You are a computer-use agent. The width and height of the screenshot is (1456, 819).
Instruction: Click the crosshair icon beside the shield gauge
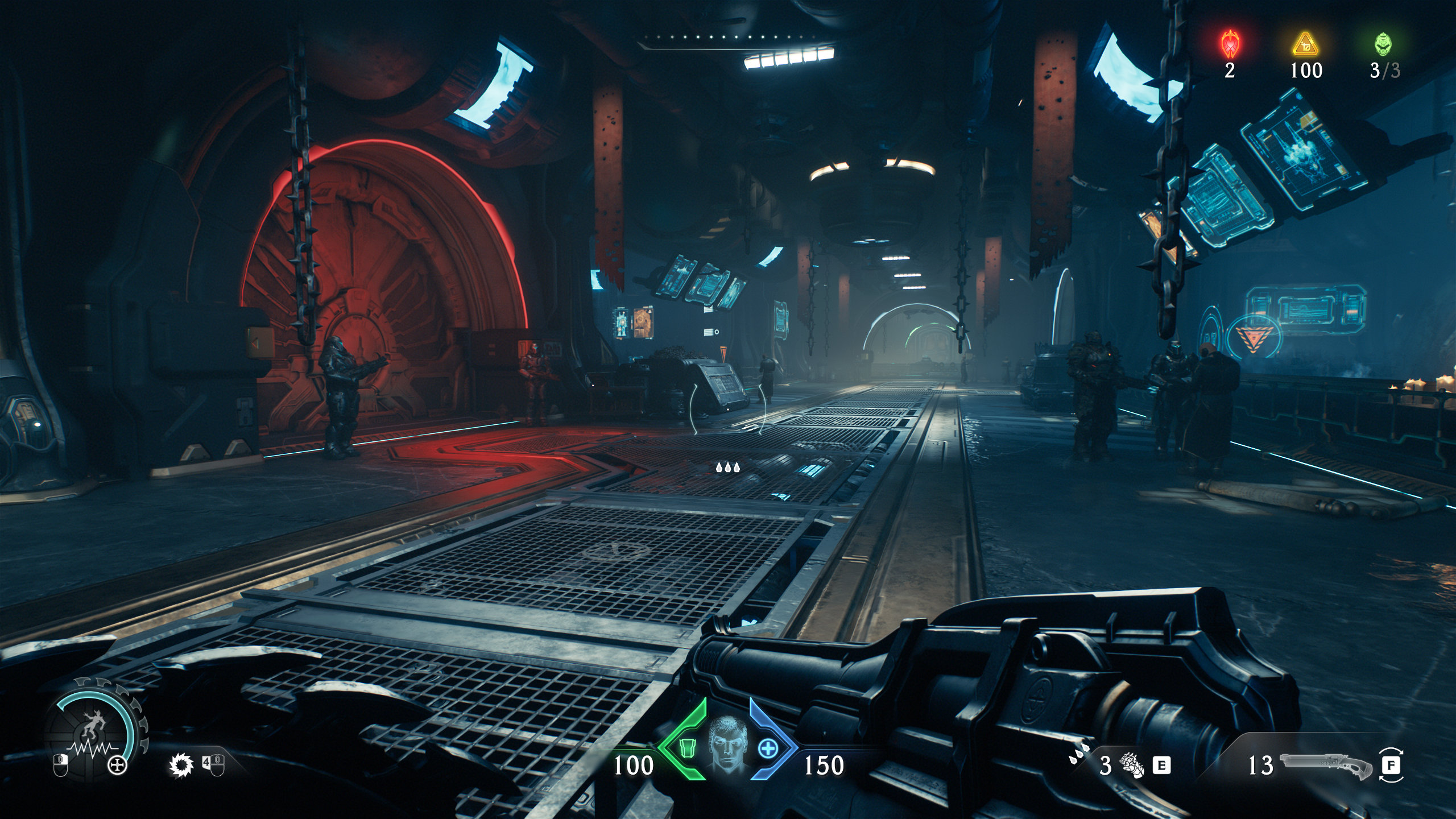[118, 766]
